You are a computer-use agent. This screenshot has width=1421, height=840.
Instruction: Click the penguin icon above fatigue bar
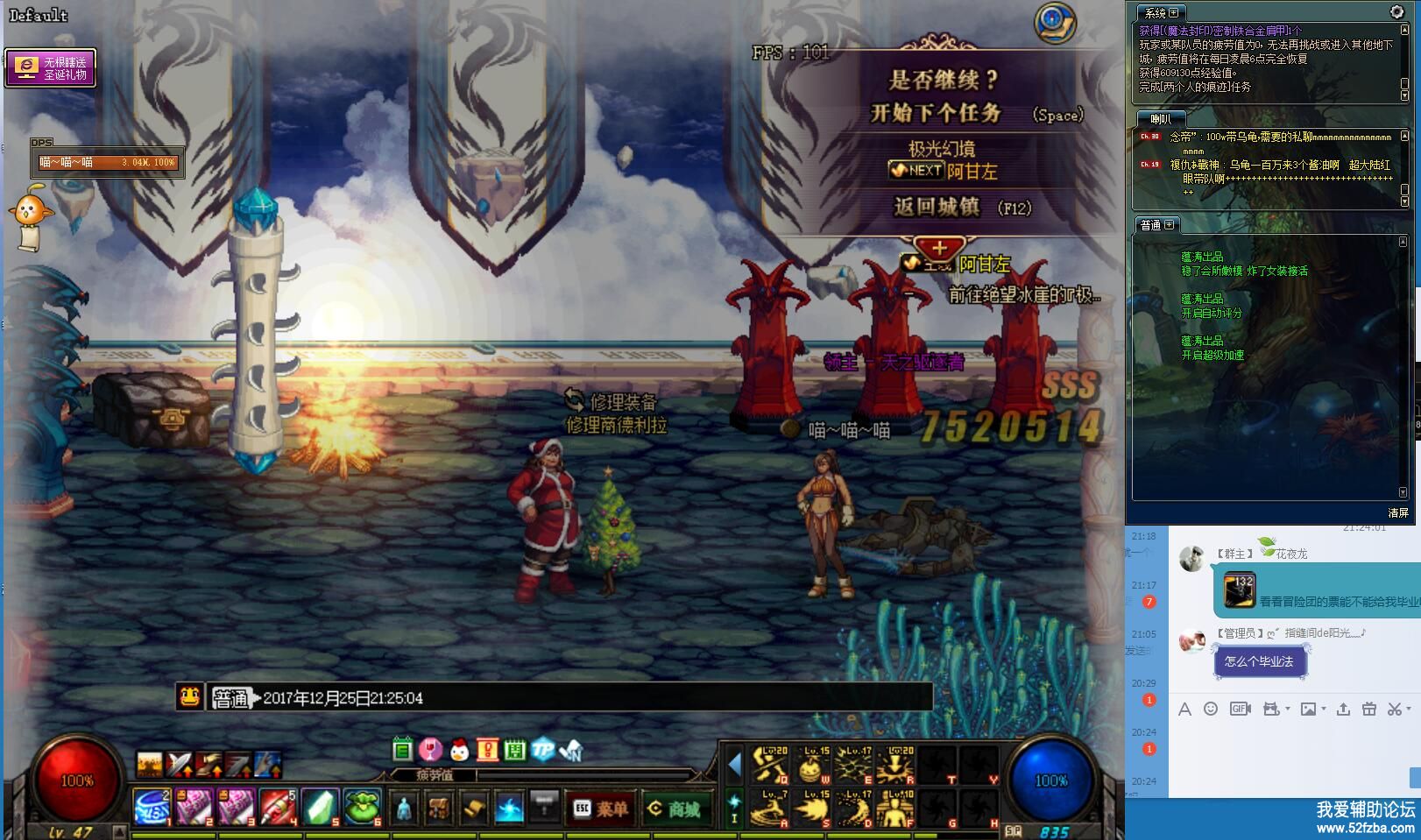point(459,750)
